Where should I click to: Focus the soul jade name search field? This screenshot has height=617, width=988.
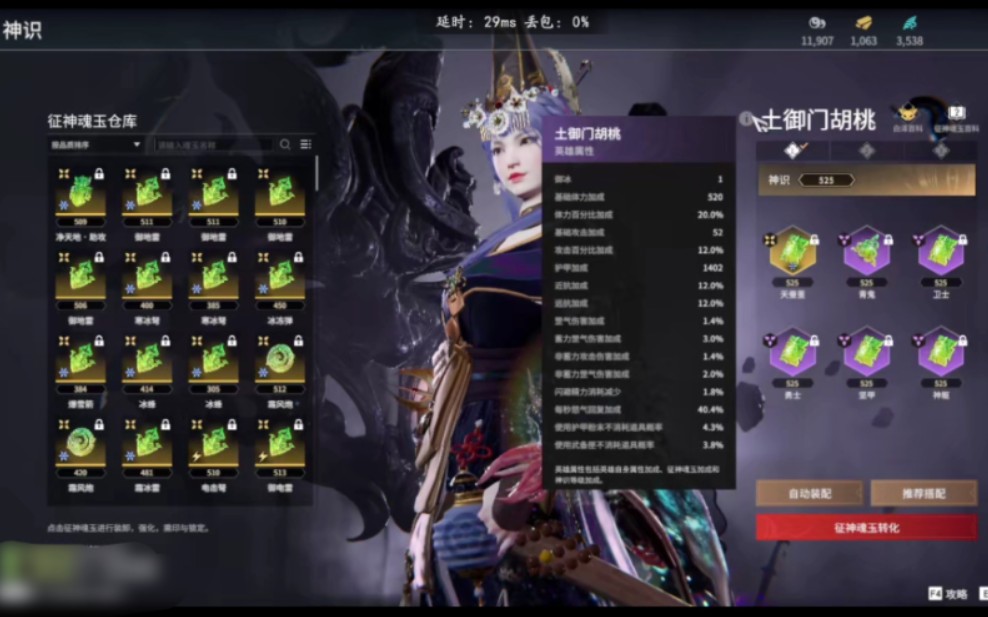[213, 145]
